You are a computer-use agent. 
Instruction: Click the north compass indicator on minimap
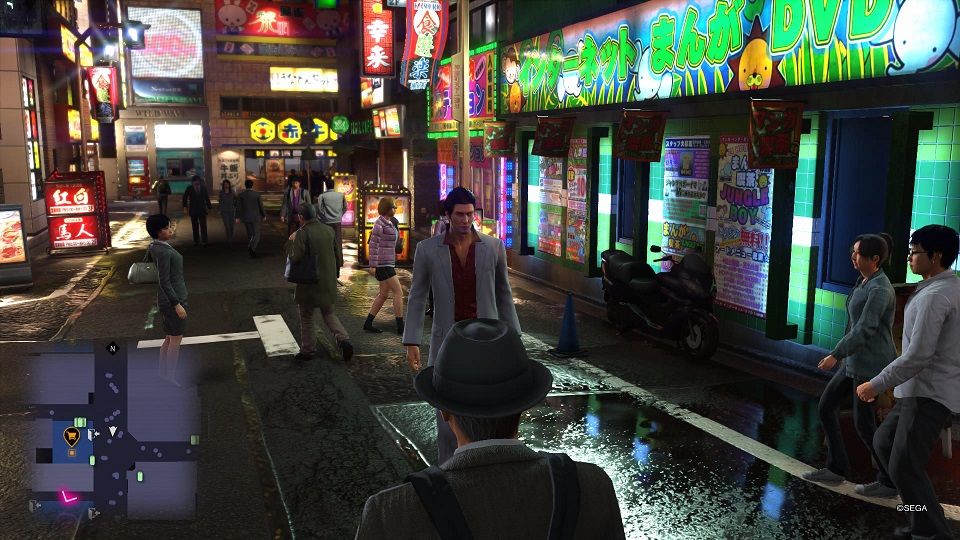click(110, 348)
